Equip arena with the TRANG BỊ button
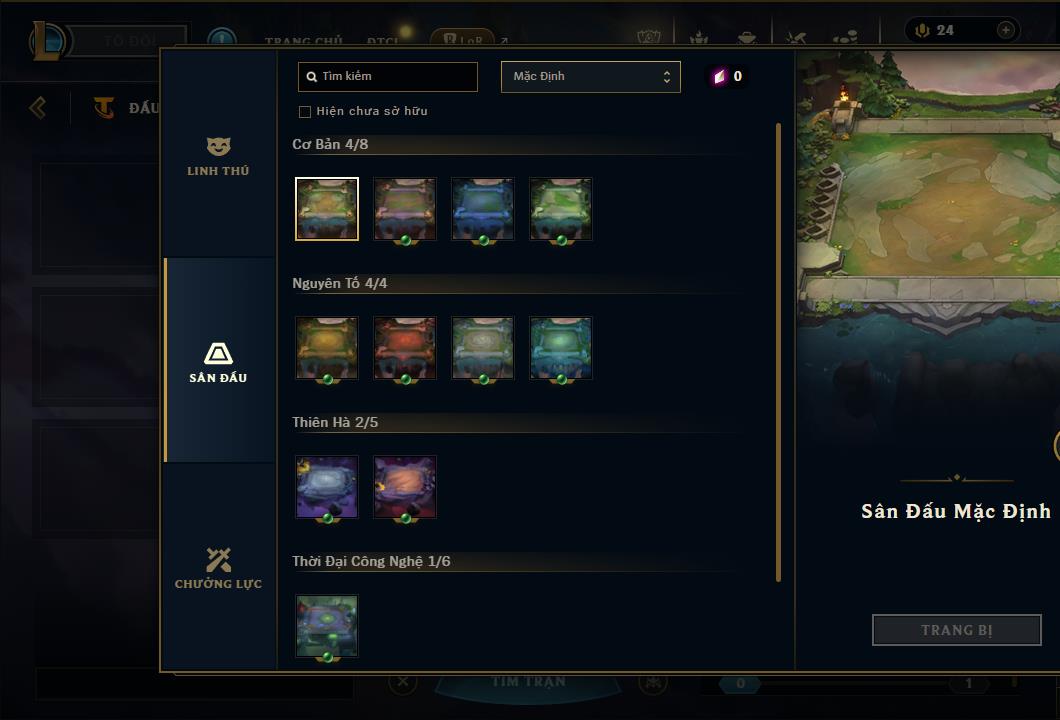The width and height of the screenshot is (1060, 720). (x=956, y=630)
